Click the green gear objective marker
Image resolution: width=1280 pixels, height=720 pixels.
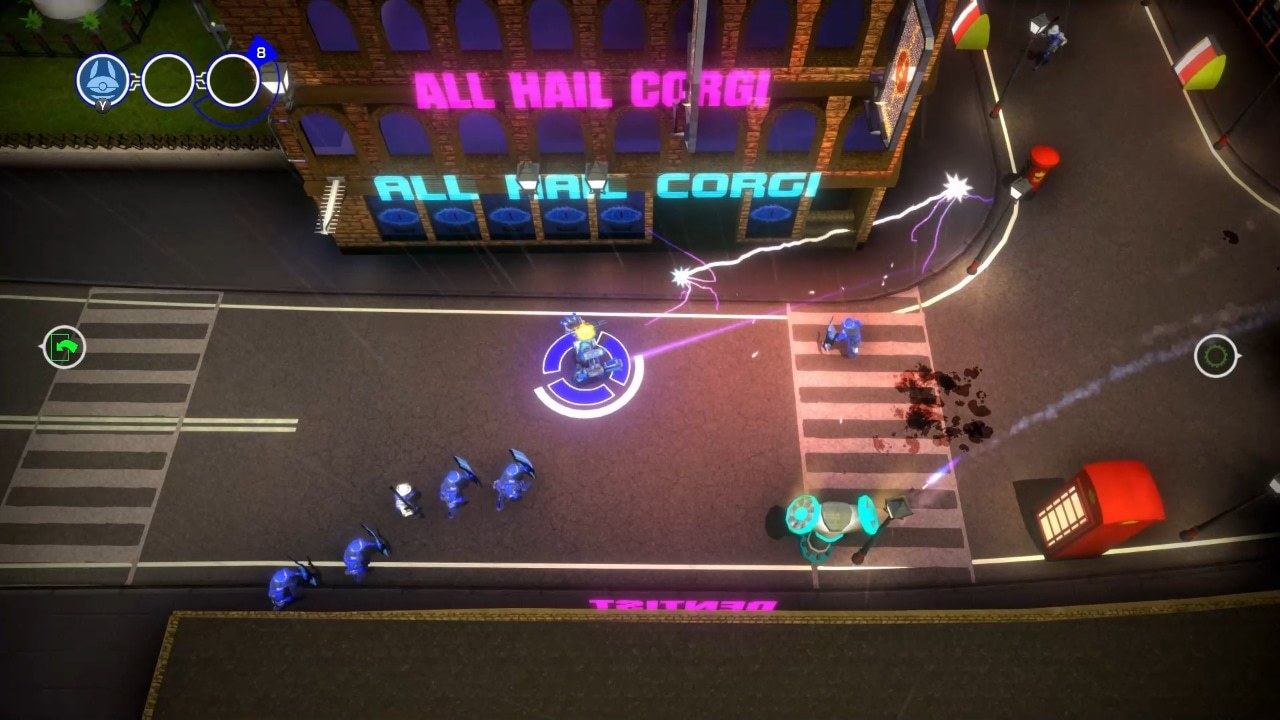click(x=1213, y=354)
